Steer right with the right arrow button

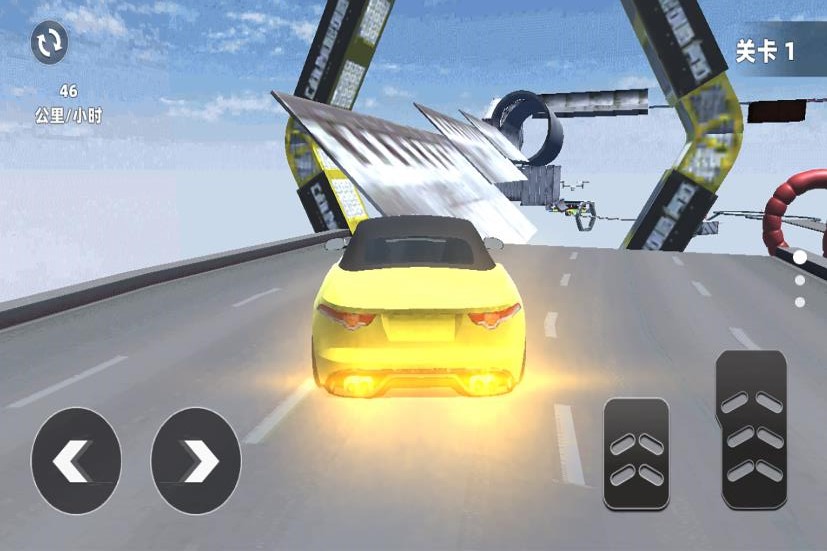point(196,461)
